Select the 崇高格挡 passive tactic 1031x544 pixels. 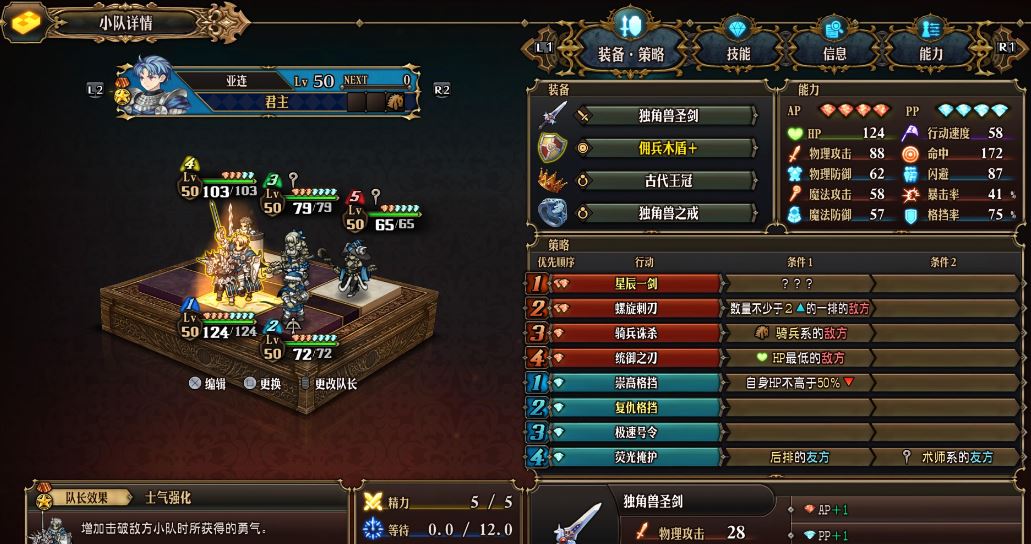click(x=639, y=383)
